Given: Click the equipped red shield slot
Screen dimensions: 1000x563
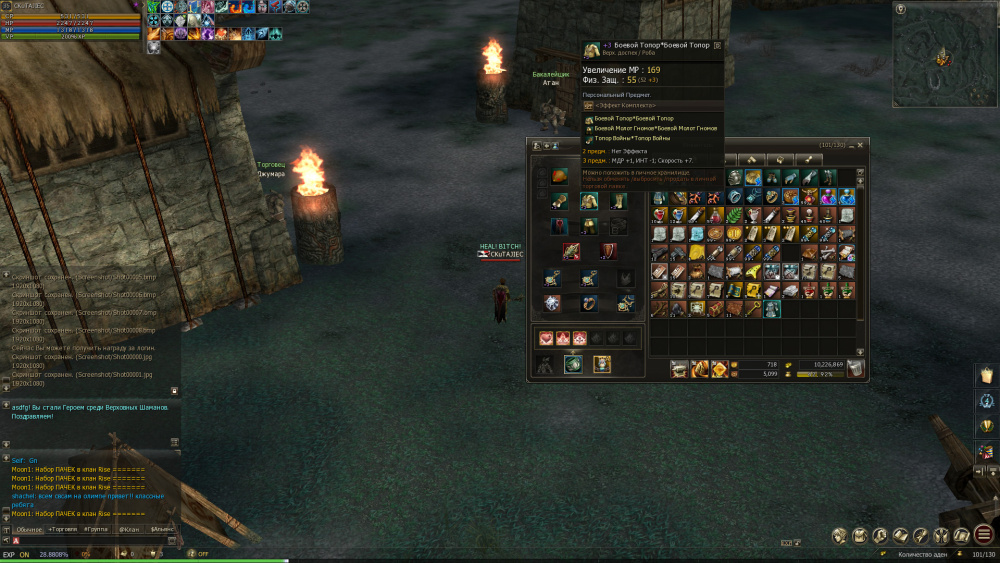Looking at the screenshot, I should pyautogui.click(x=608, y=251).
